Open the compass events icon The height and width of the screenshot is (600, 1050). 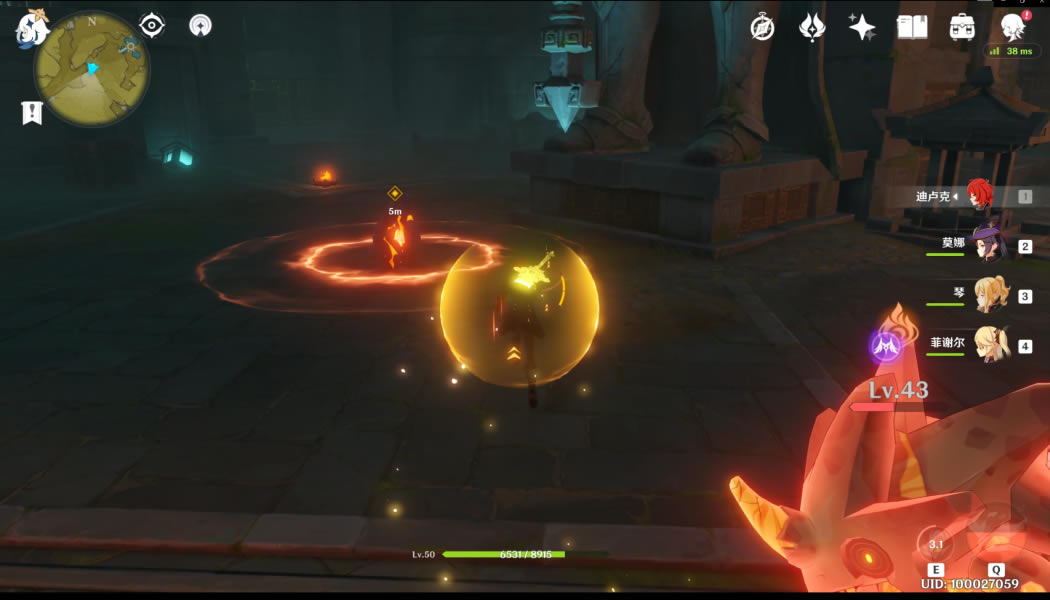763,27
